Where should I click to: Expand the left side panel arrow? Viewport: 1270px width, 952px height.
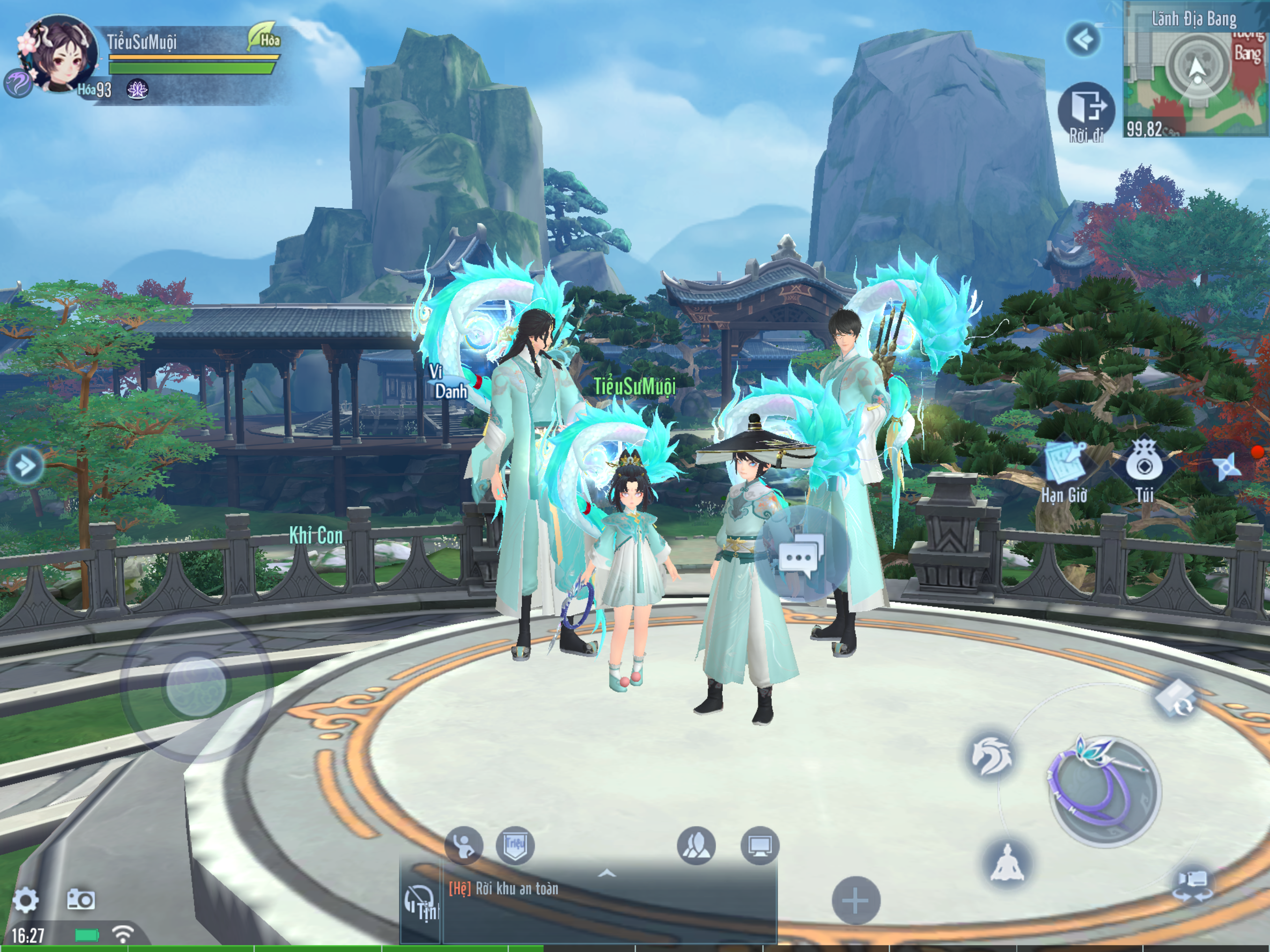(25, 464)
